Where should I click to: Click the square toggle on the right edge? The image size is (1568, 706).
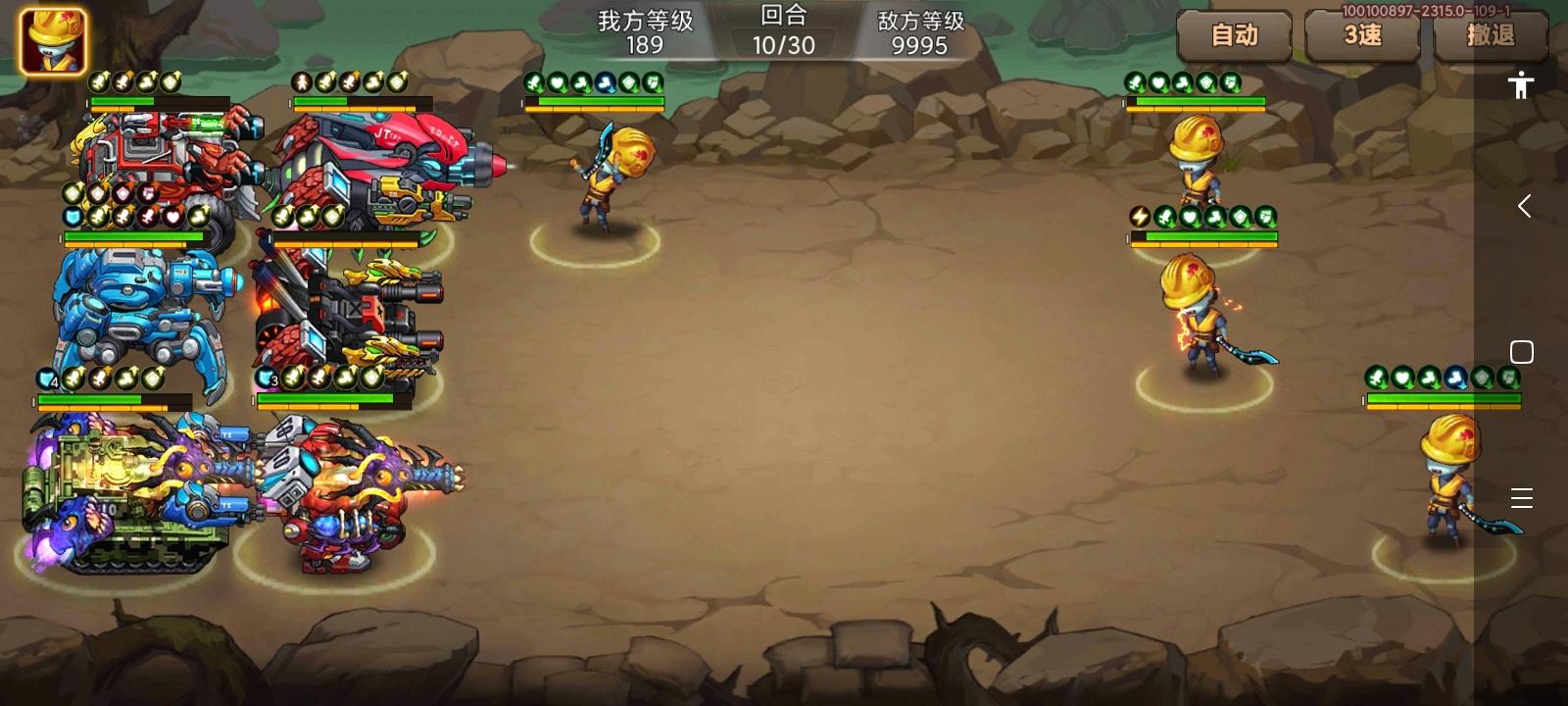pos(1522,351)
